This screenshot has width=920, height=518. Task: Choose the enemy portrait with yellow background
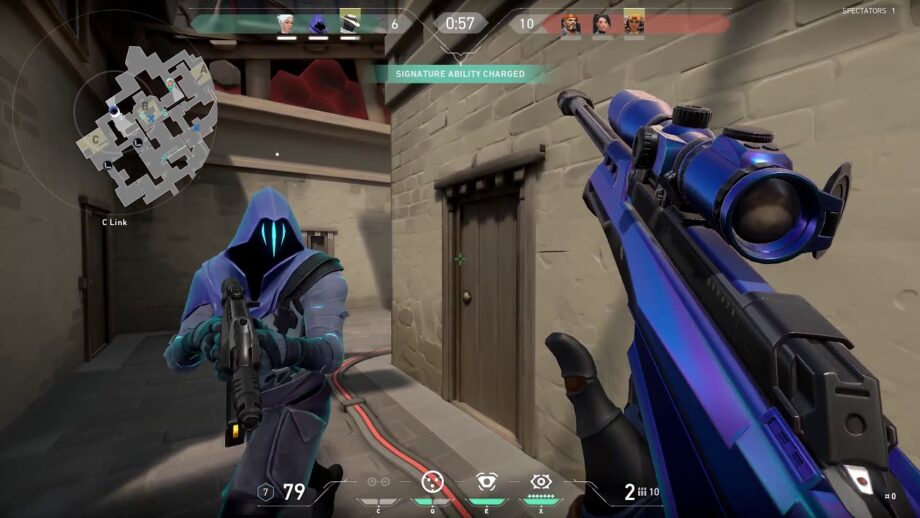[634, 23]
